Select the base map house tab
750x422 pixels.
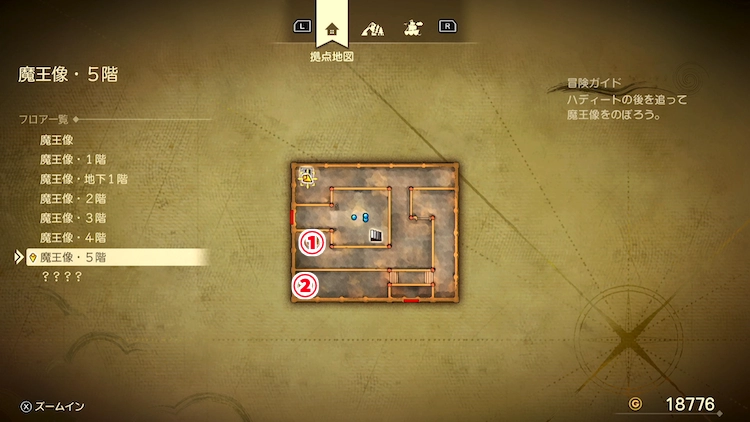pyautogui.click(x=333, y=28)
